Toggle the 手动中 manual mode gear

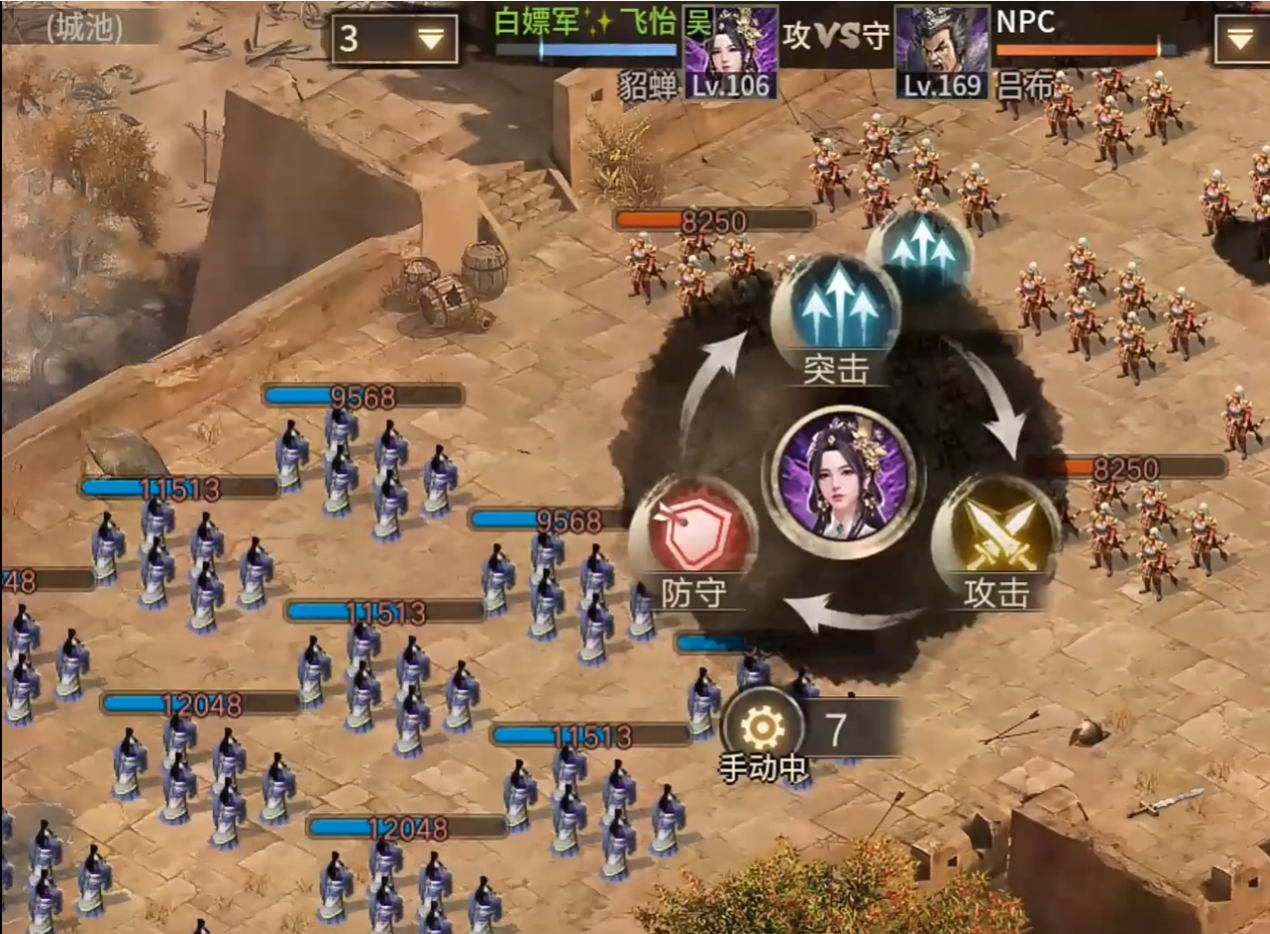coord(762,733)
